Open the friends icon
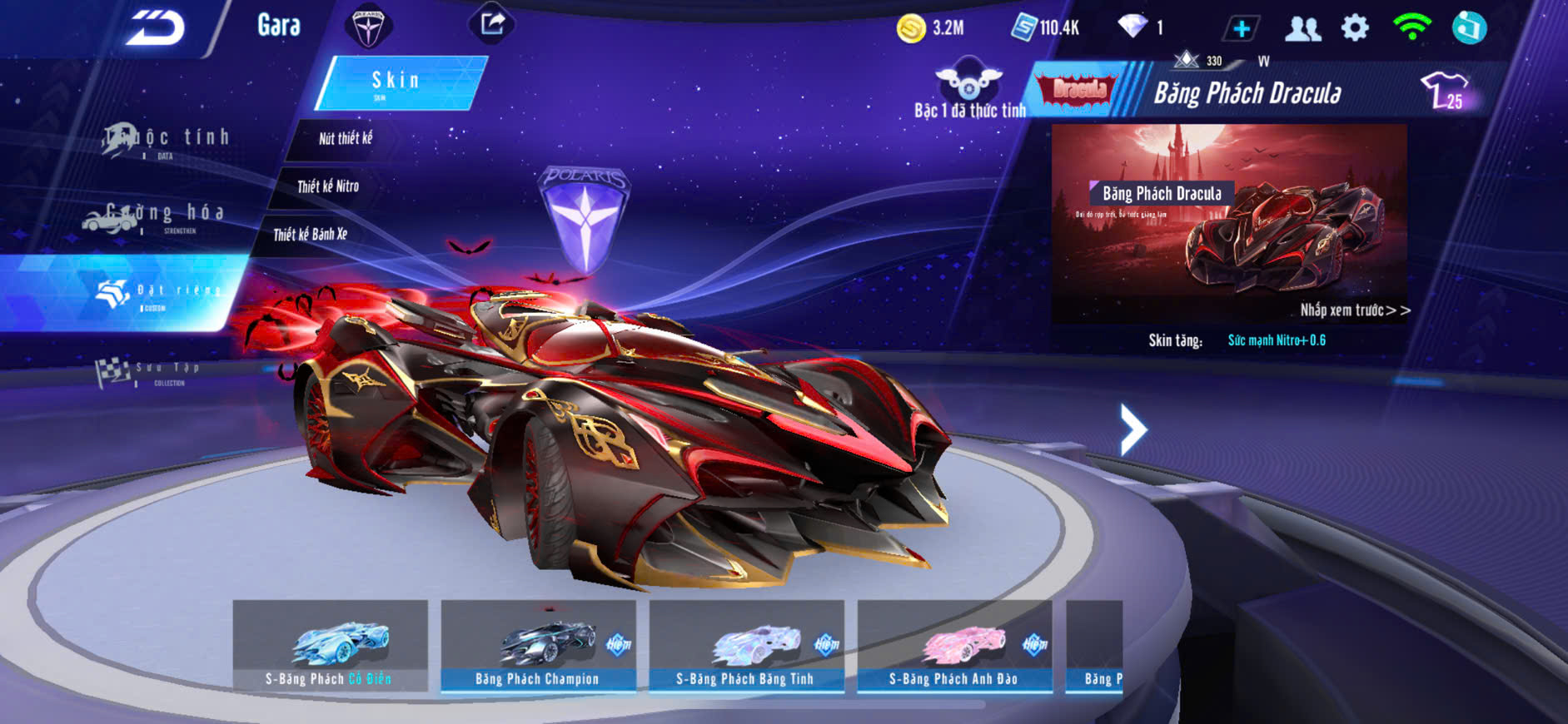1568x724 pixels. tap(1302, 29)
